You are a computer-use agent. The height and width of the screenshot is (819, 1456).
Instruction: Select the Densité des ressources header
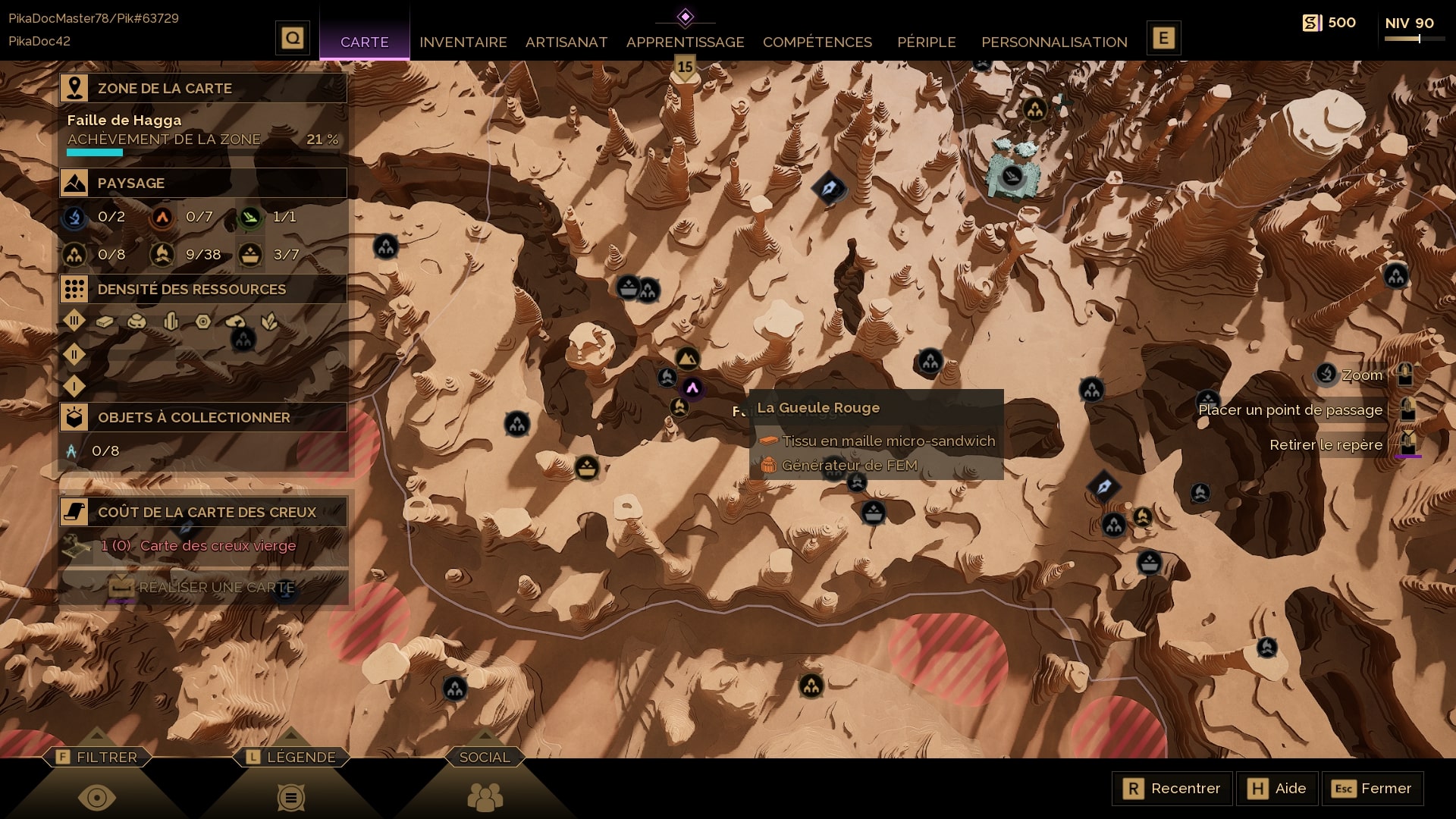(x=203, y=289)
